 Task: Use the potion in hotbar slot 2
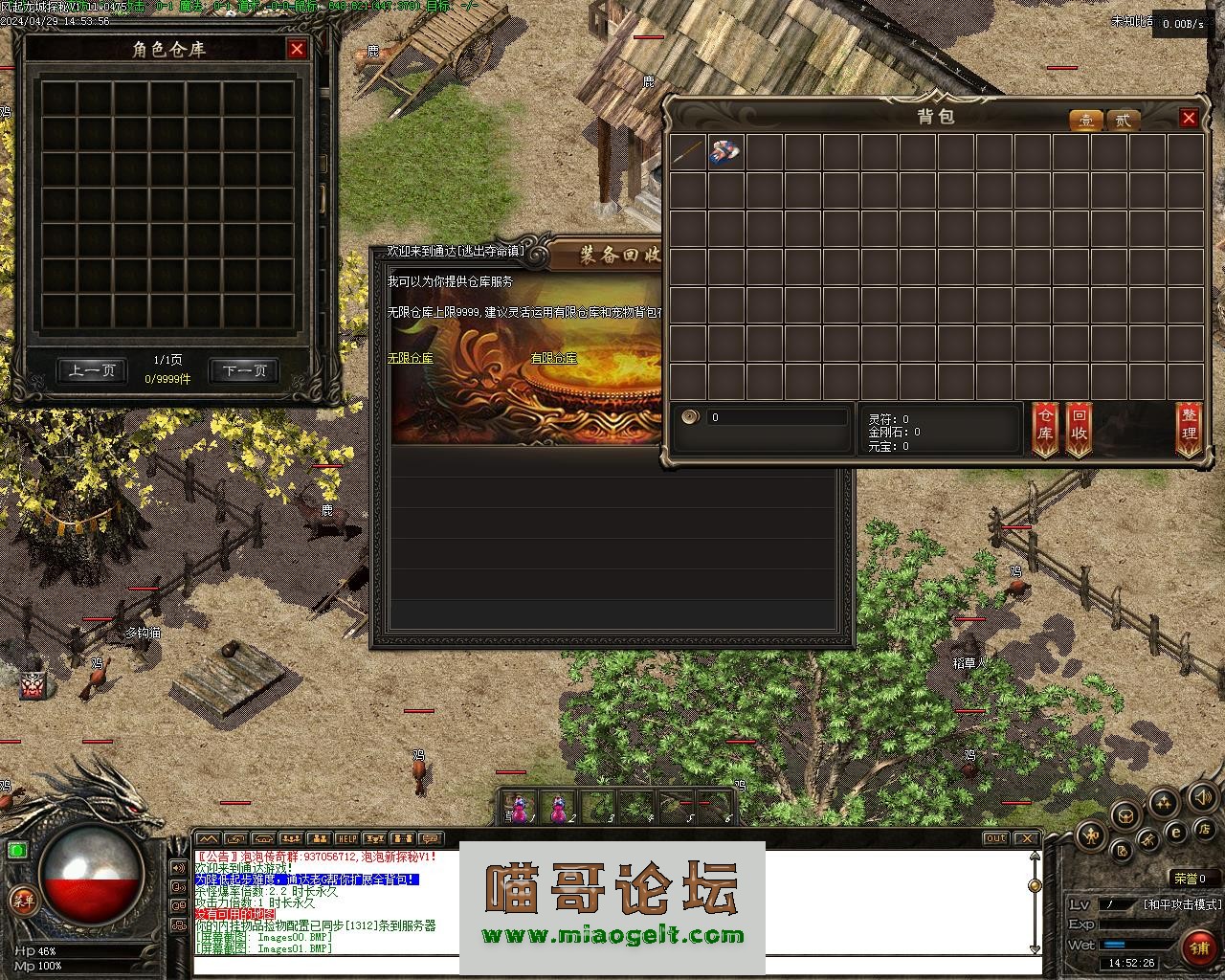tap(557, 808)
